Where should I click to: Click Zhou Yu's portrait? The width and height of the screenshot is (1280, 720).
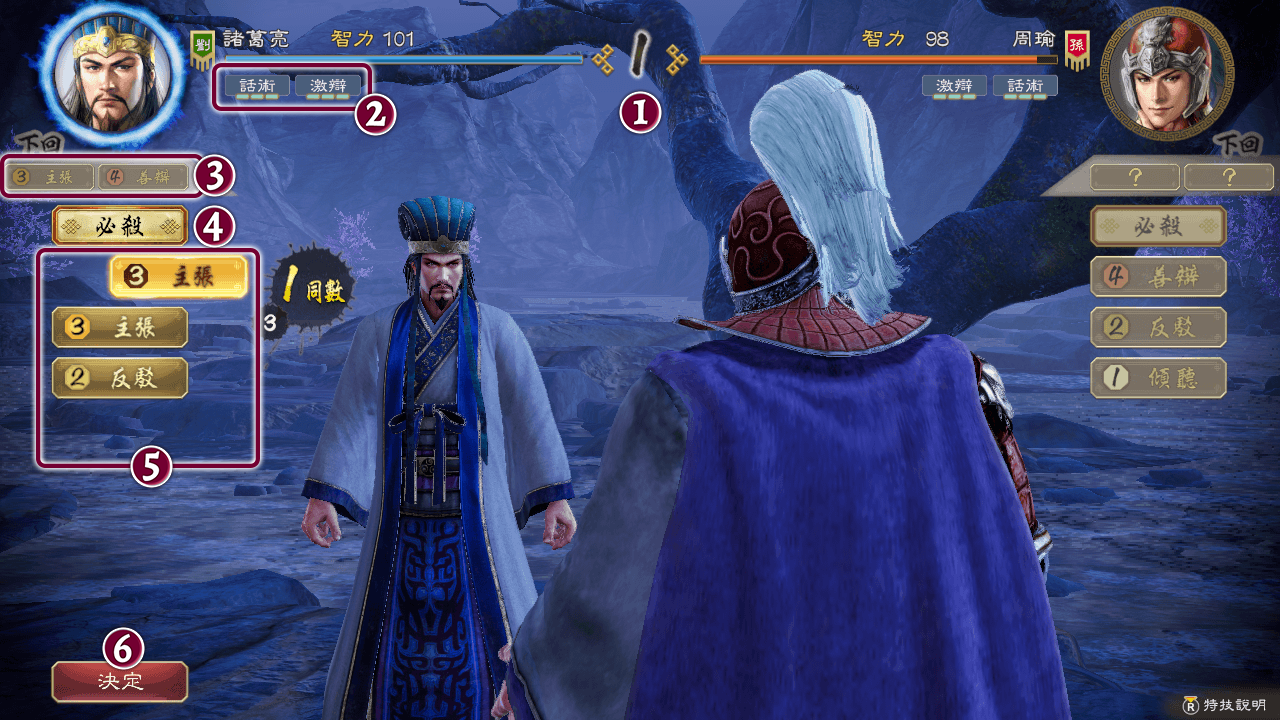tap(1165, 72)
